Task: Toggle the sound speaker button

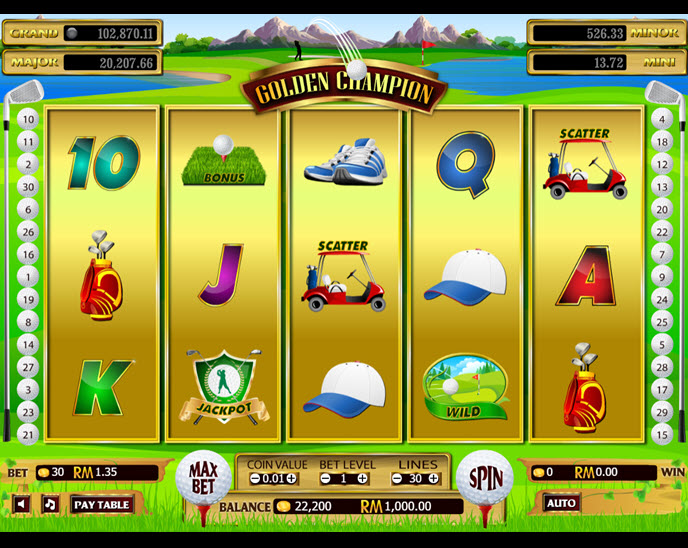Action: 21,504
